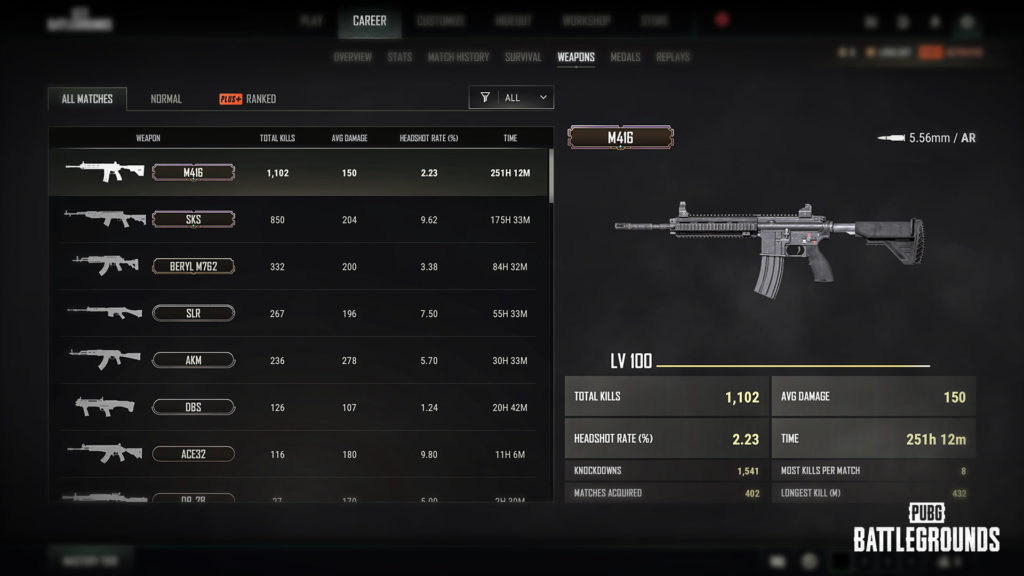The image size is (1024, 576).
Task: Filter by Normal matches
Action: (166, 99)
